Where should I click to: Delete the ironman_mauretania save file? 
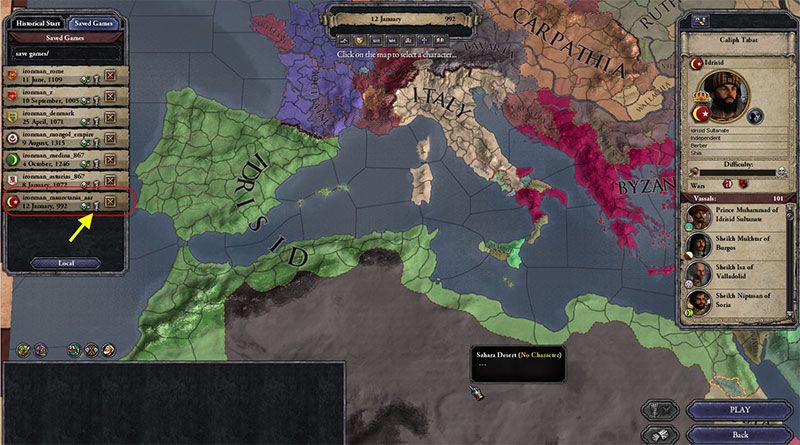pyautogui.click(x=110, y=204)
